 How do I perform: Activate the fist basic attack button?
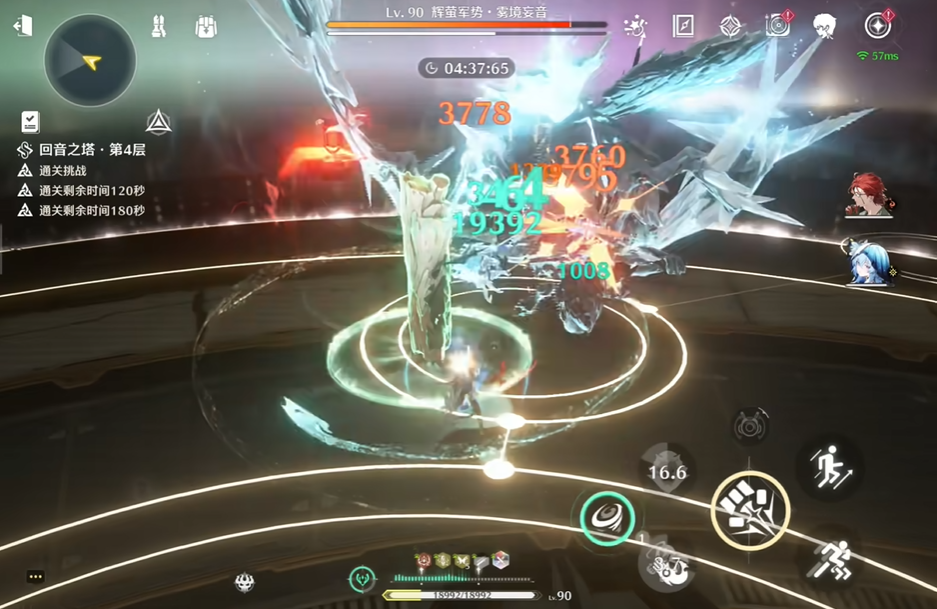(750, 510)
